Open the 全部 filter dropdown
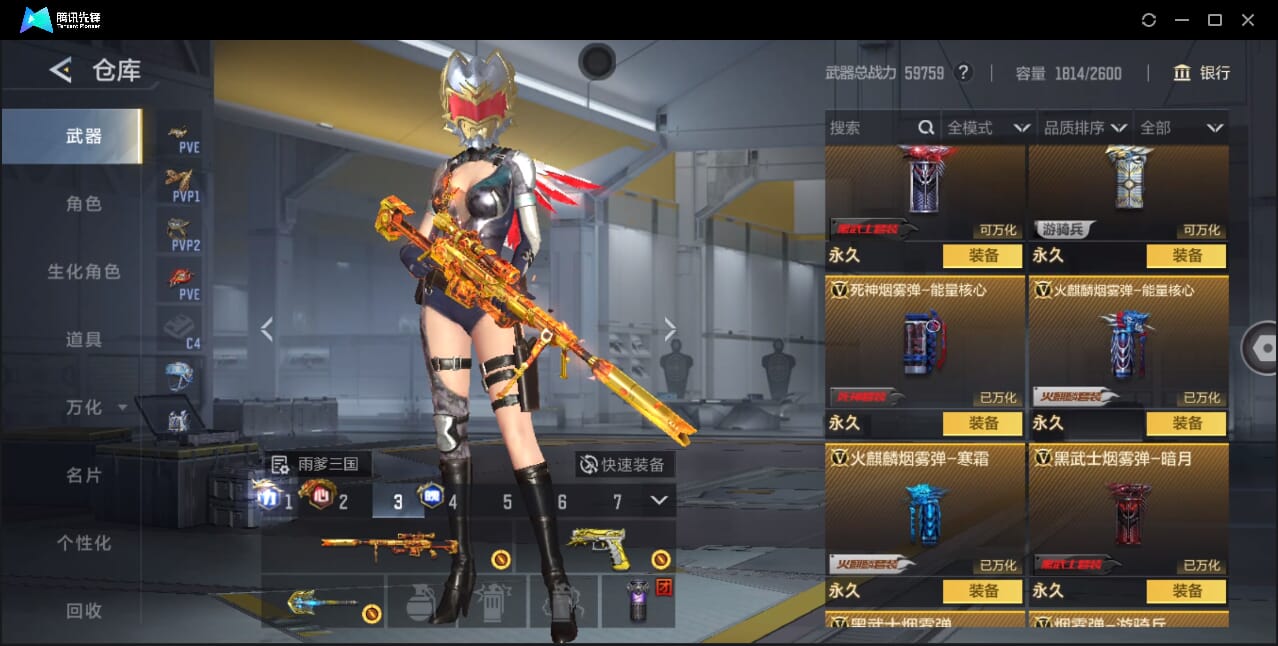The height and width of the screenshot is (646, 1278). pyautogui.click(x=1182, y=128)
